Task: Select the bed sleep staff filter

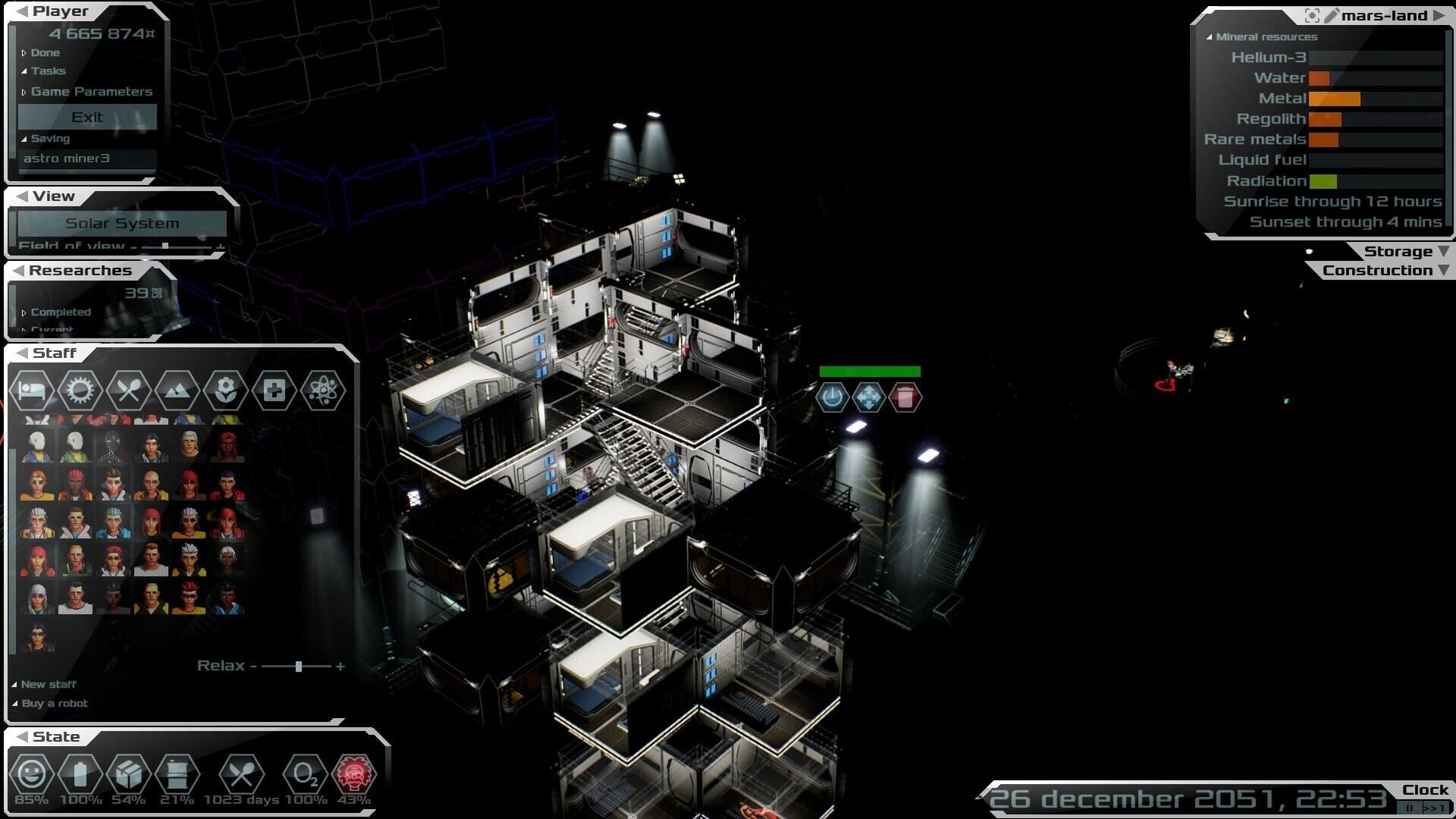Action: (x=31, y=391)
